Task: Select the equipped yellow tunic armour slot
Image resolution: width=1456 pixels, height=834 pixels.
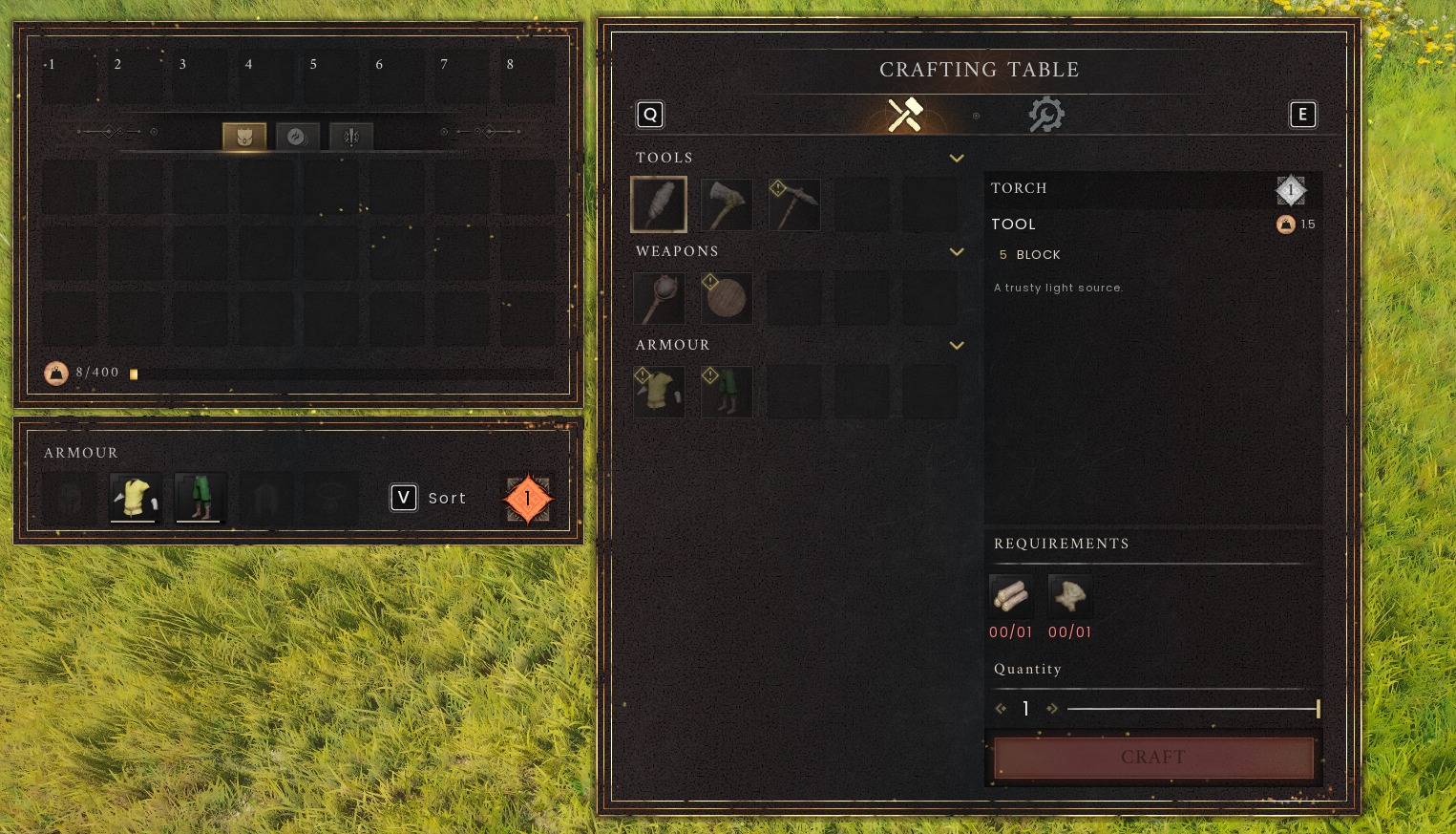Action: (x=135, y=497)
